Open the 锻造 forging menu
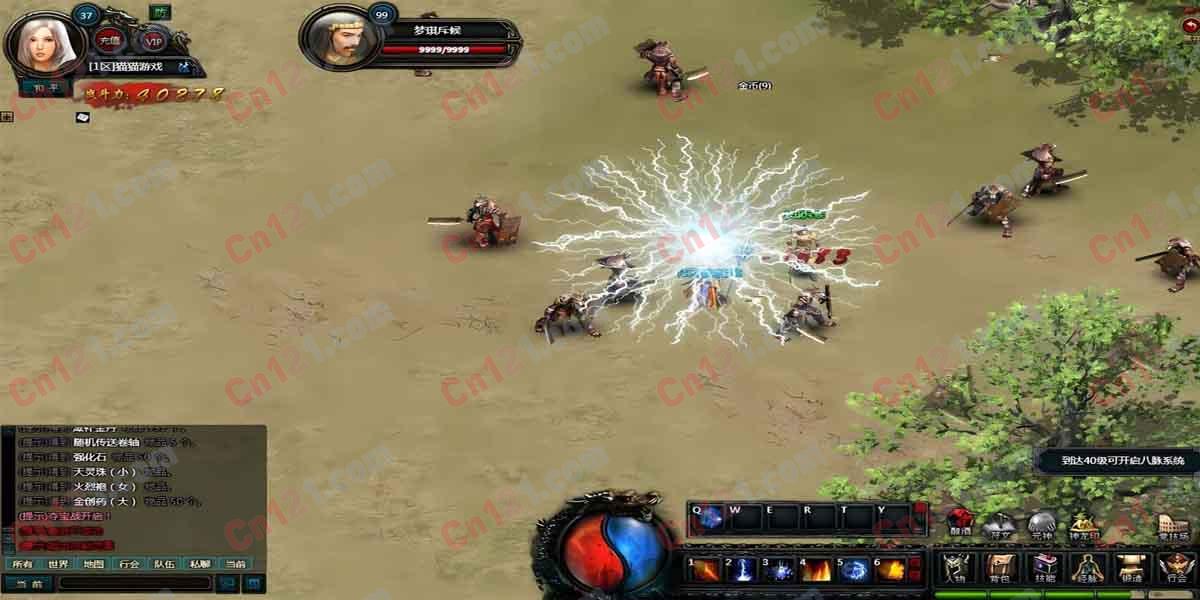This screenshot has width=1200, height=600. click(1131, 568)
